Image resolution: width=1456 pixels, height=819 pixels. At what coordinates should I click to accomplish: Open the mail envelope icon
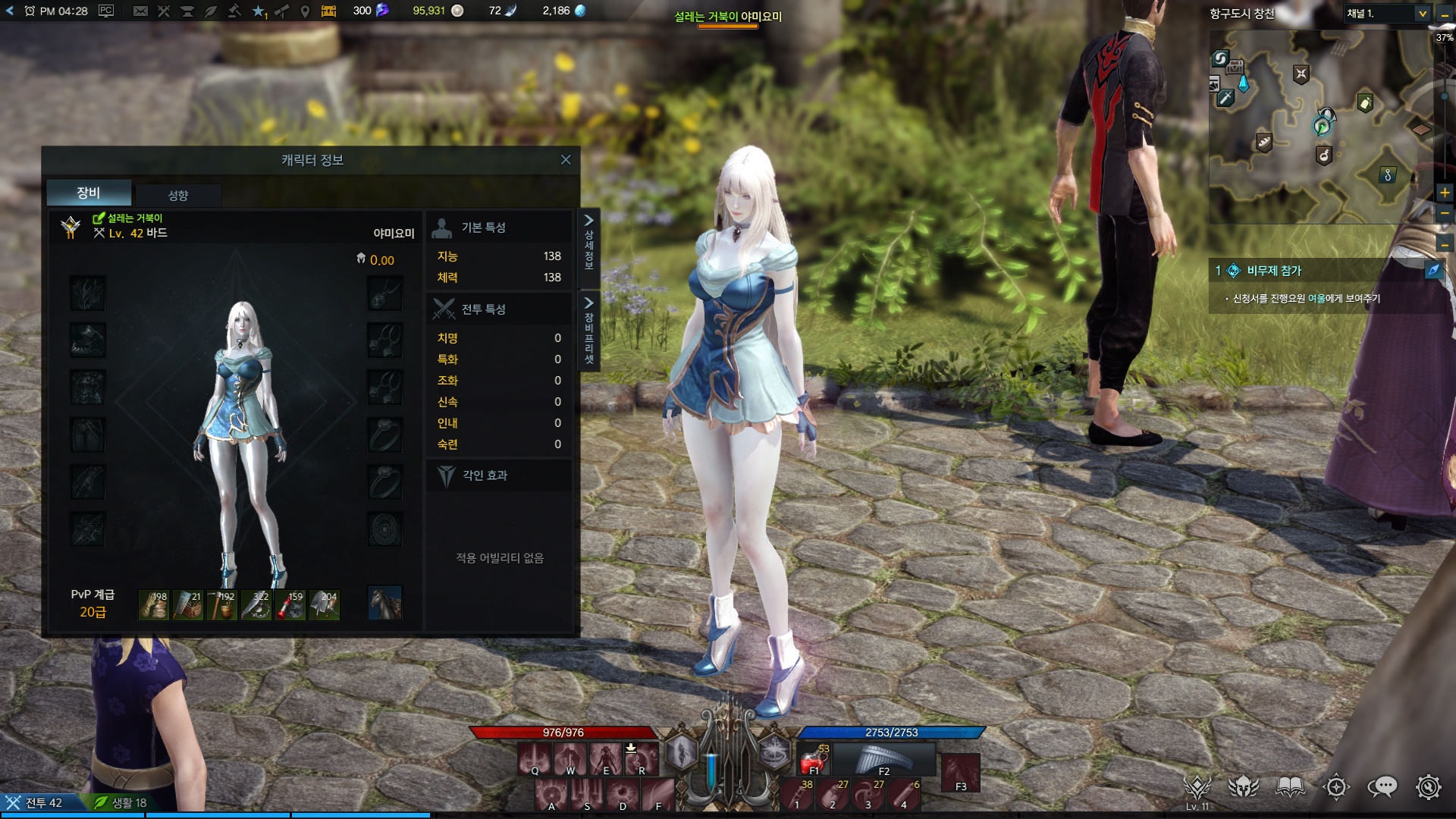point(140,11)
